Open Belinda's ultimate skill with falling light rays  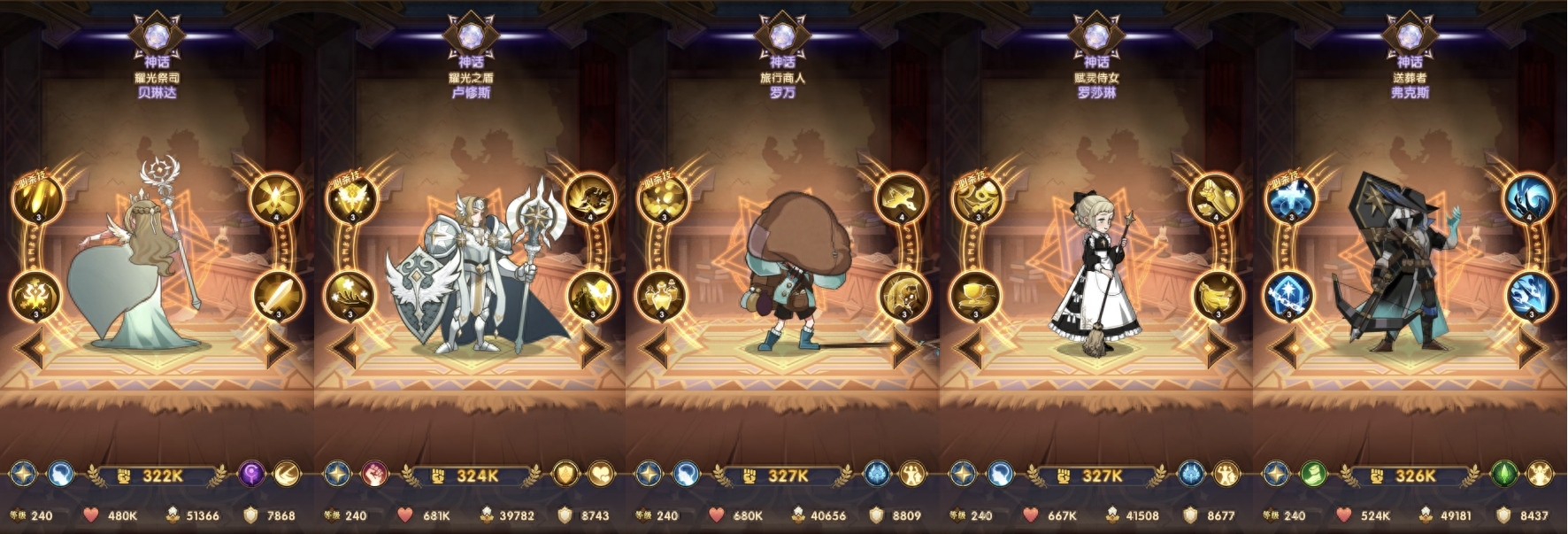click(x=36, y=198)
